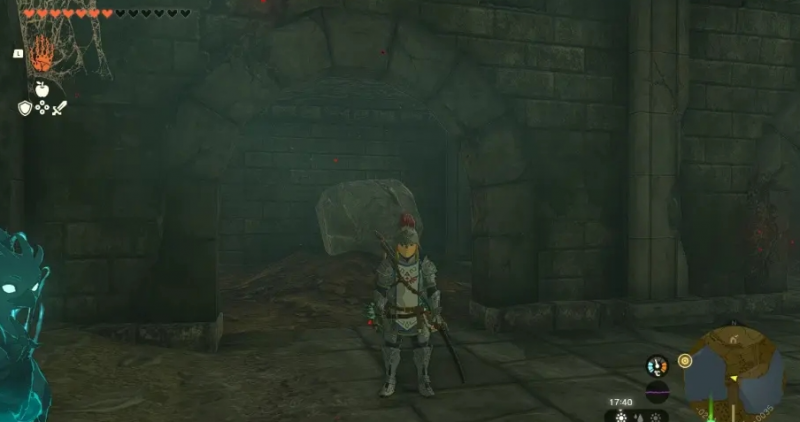Click the yellow objective marker beside minimap

click(x=685, y=360)
